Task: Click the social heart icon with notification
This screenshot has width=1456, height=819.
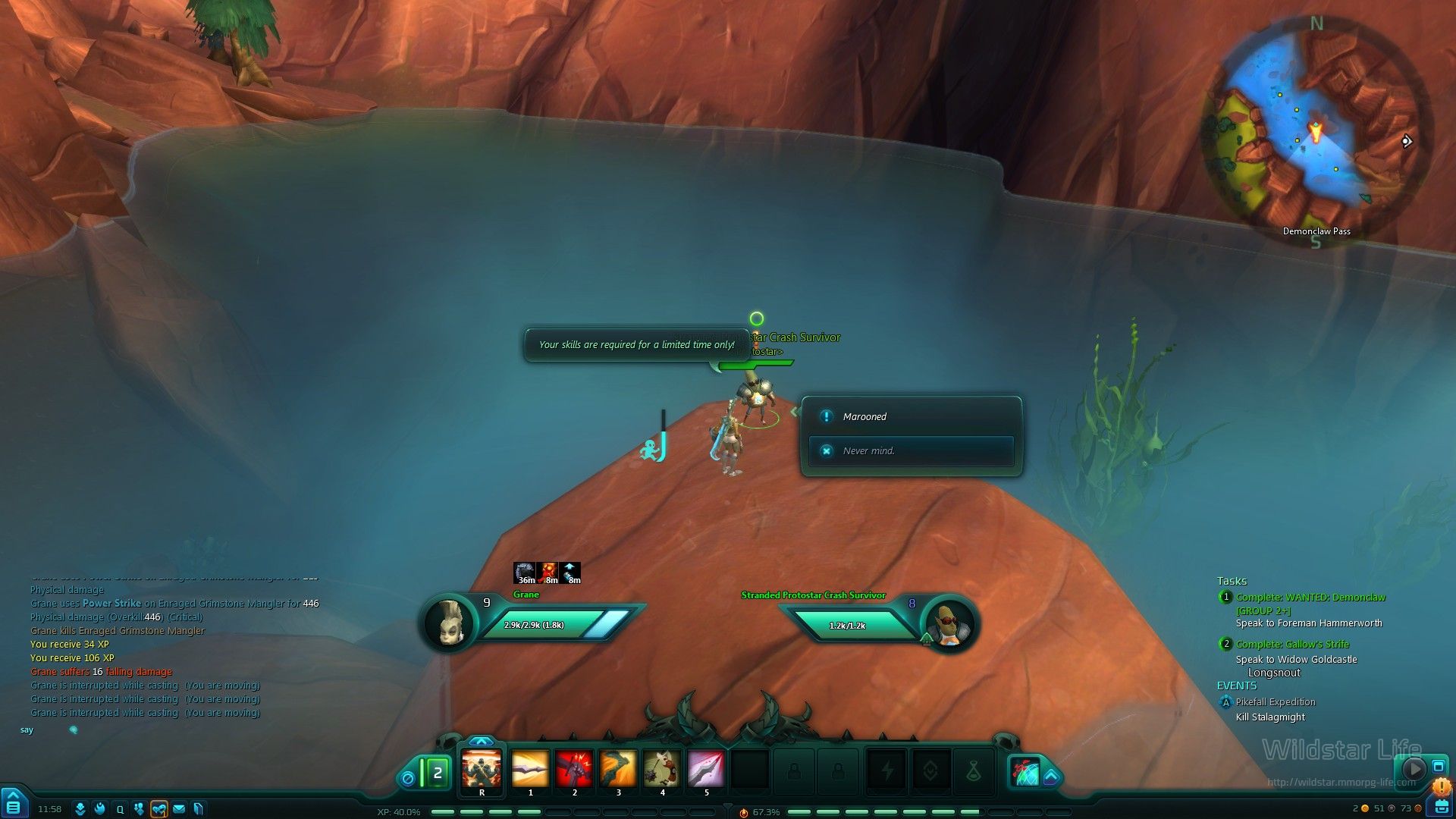Action: tap(158, 809)
